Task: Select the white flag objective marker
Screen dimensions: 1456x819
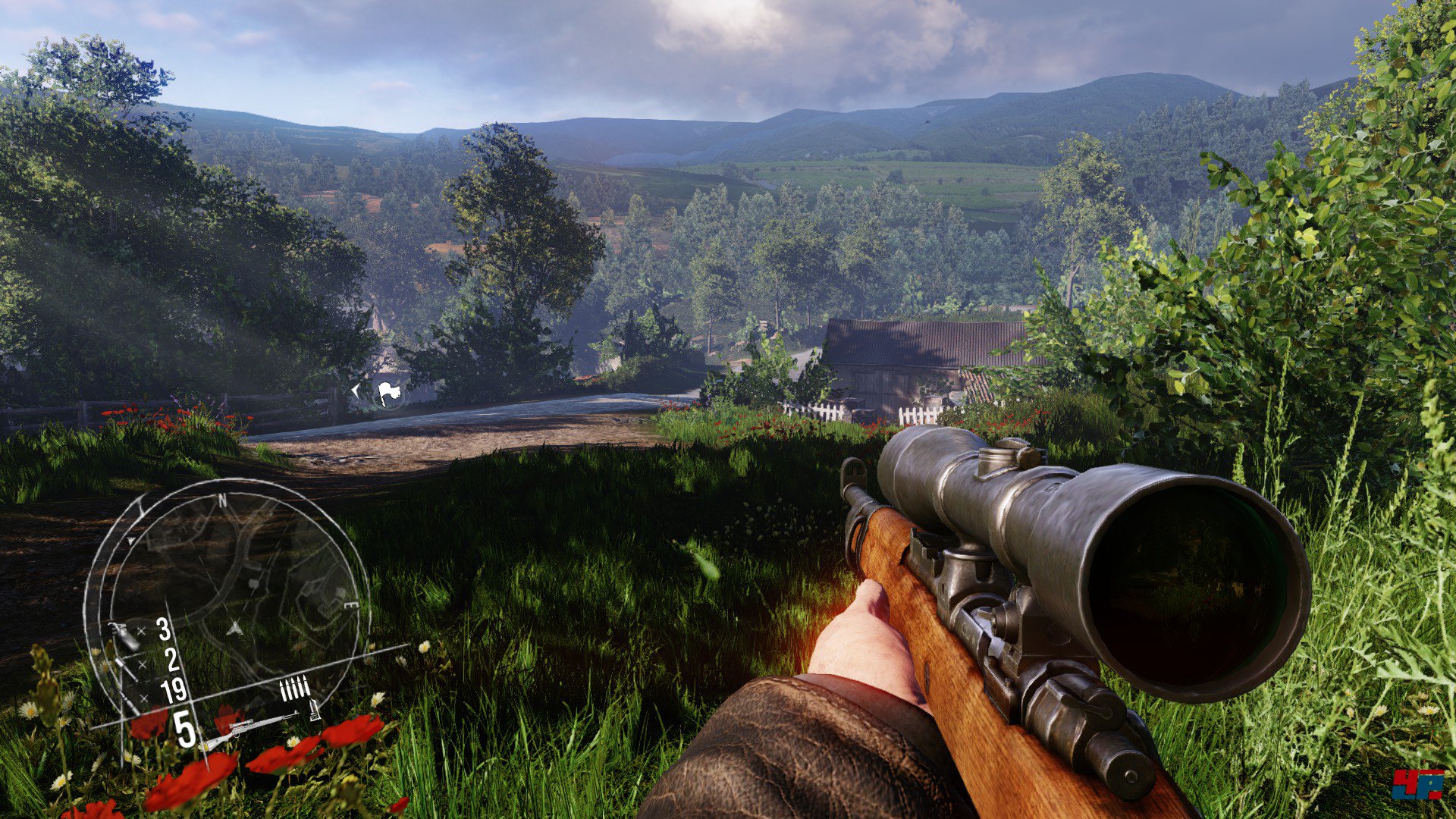Action: pyautogui.click(x=389, y=393)
